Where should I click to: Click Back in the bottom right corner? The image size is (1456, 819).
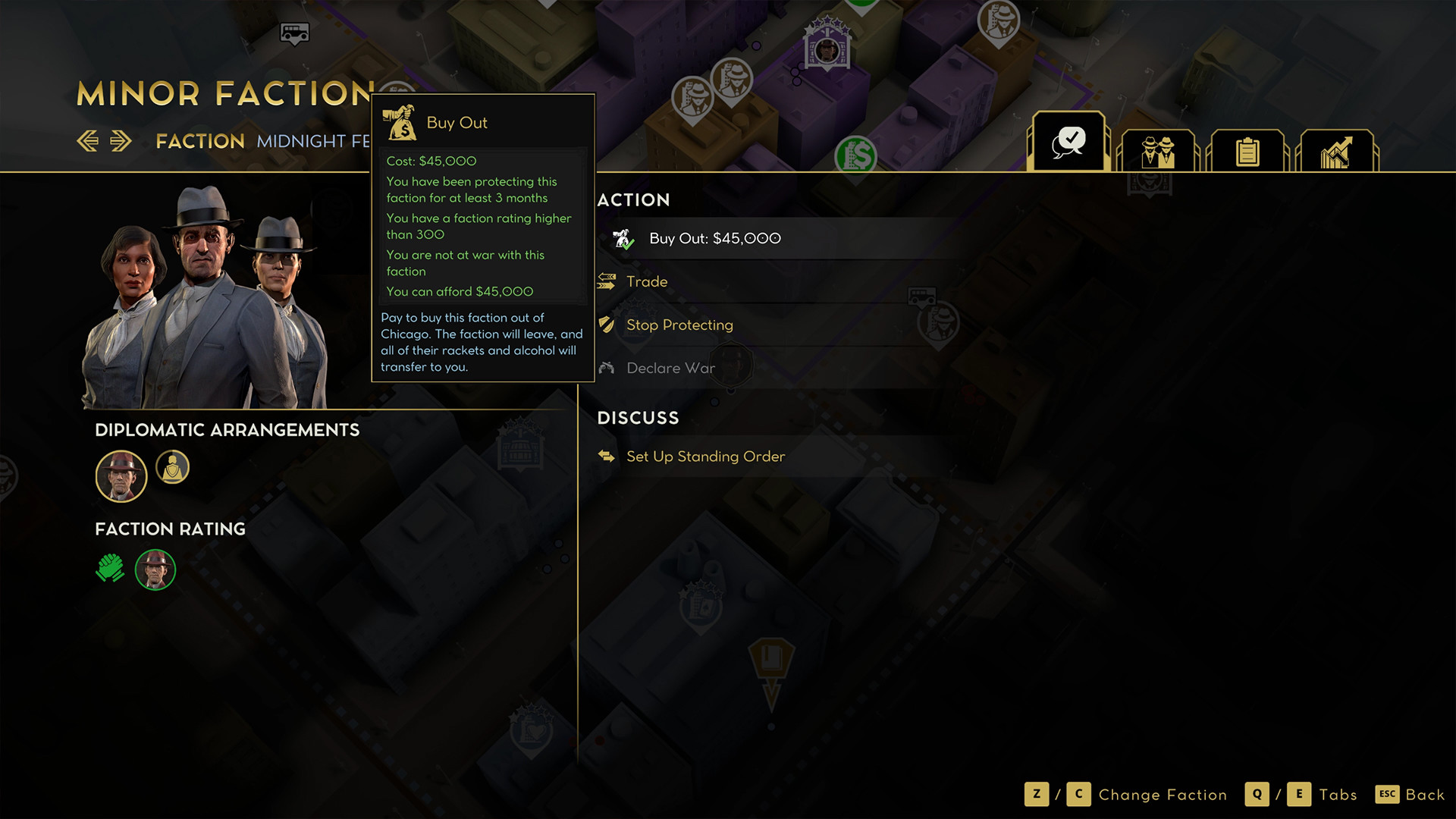click(1425, 795)
